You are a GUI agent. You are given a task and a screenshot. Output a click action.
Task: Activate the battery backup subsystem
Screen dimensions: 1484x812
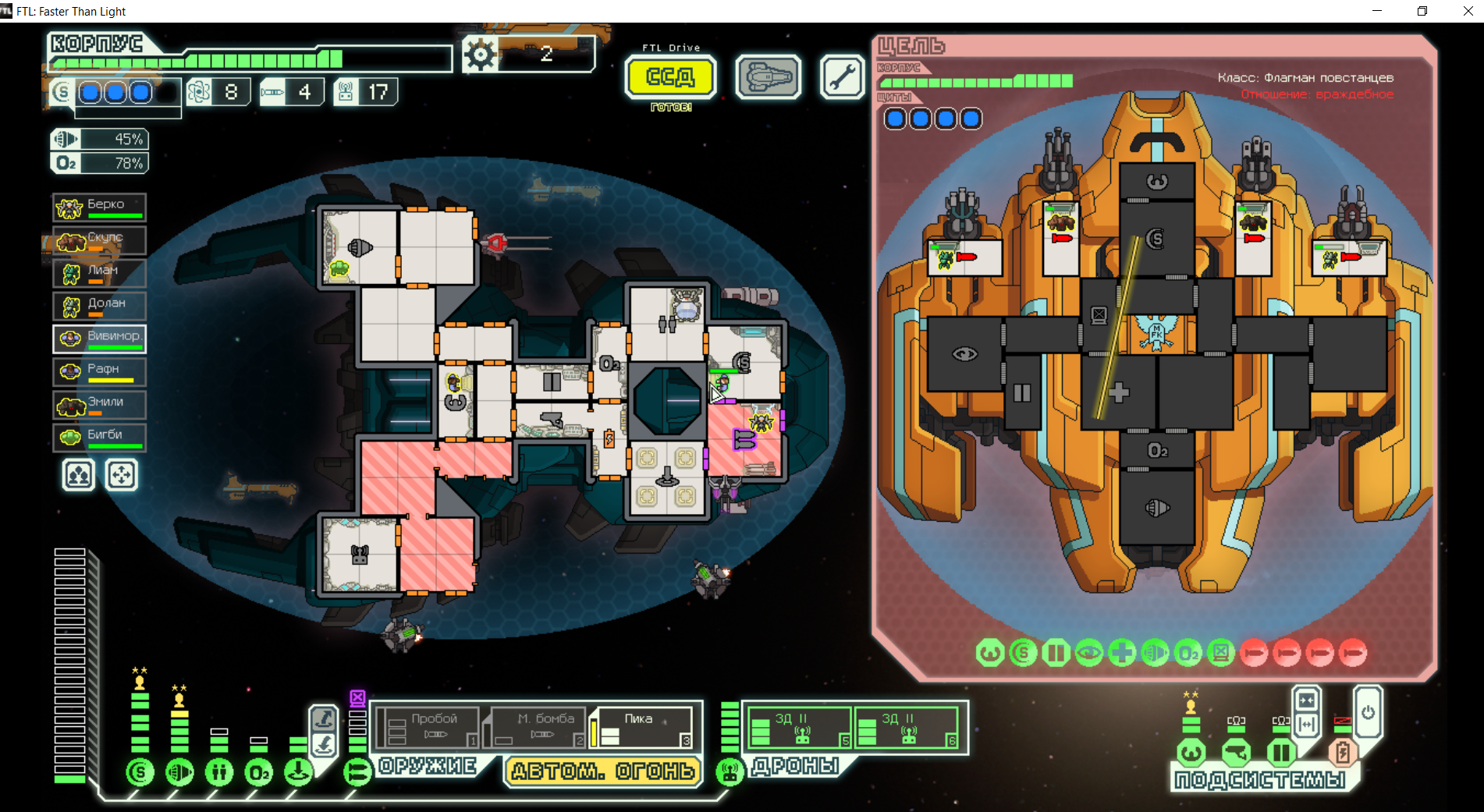[x=1343, y=753]
